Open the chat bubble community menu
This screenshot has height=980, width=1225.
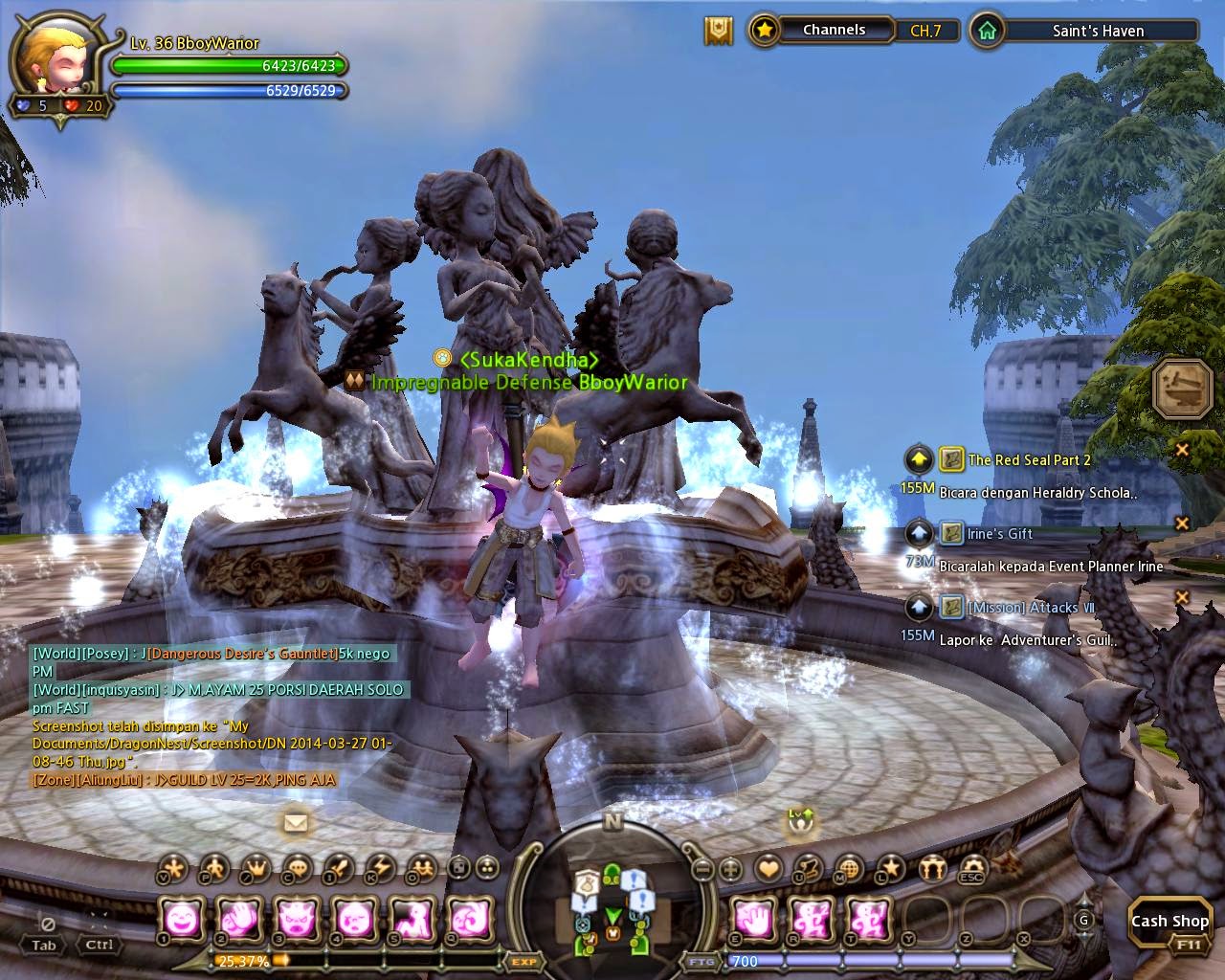[299, 868]
